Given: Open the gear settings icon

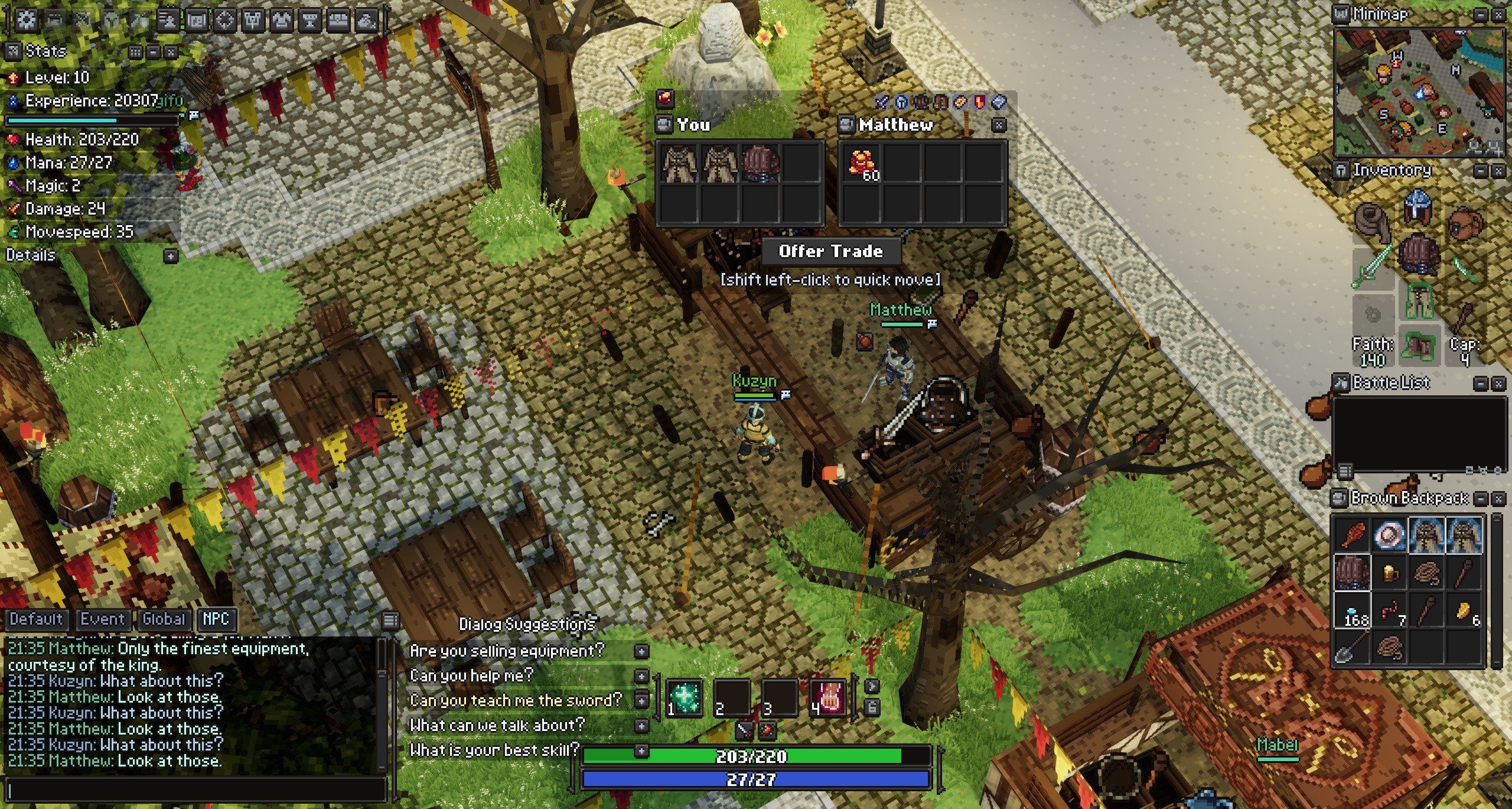Looking at the screenshot, I should point(26,20).
